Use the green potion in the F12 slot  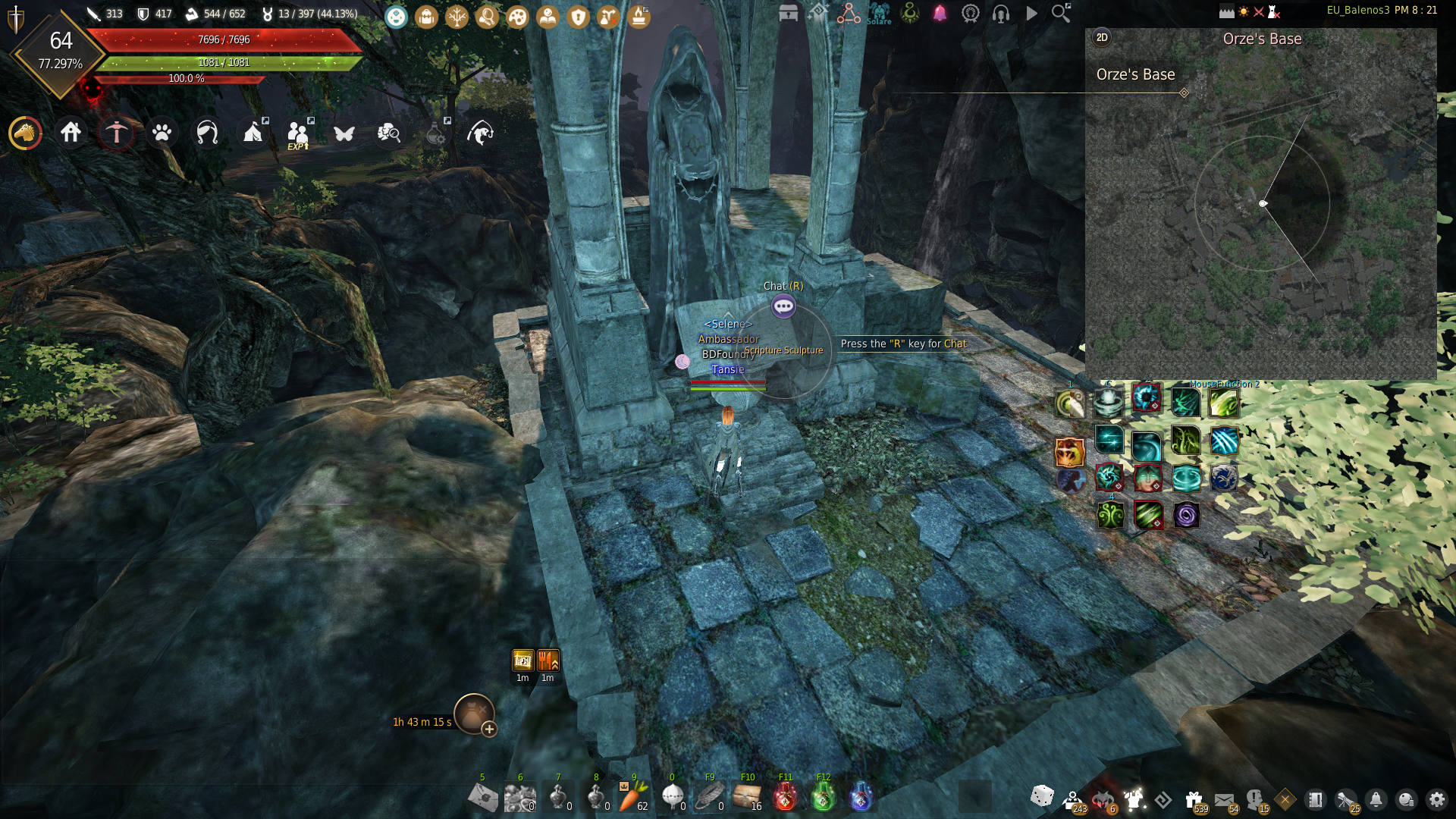[823, 797]
